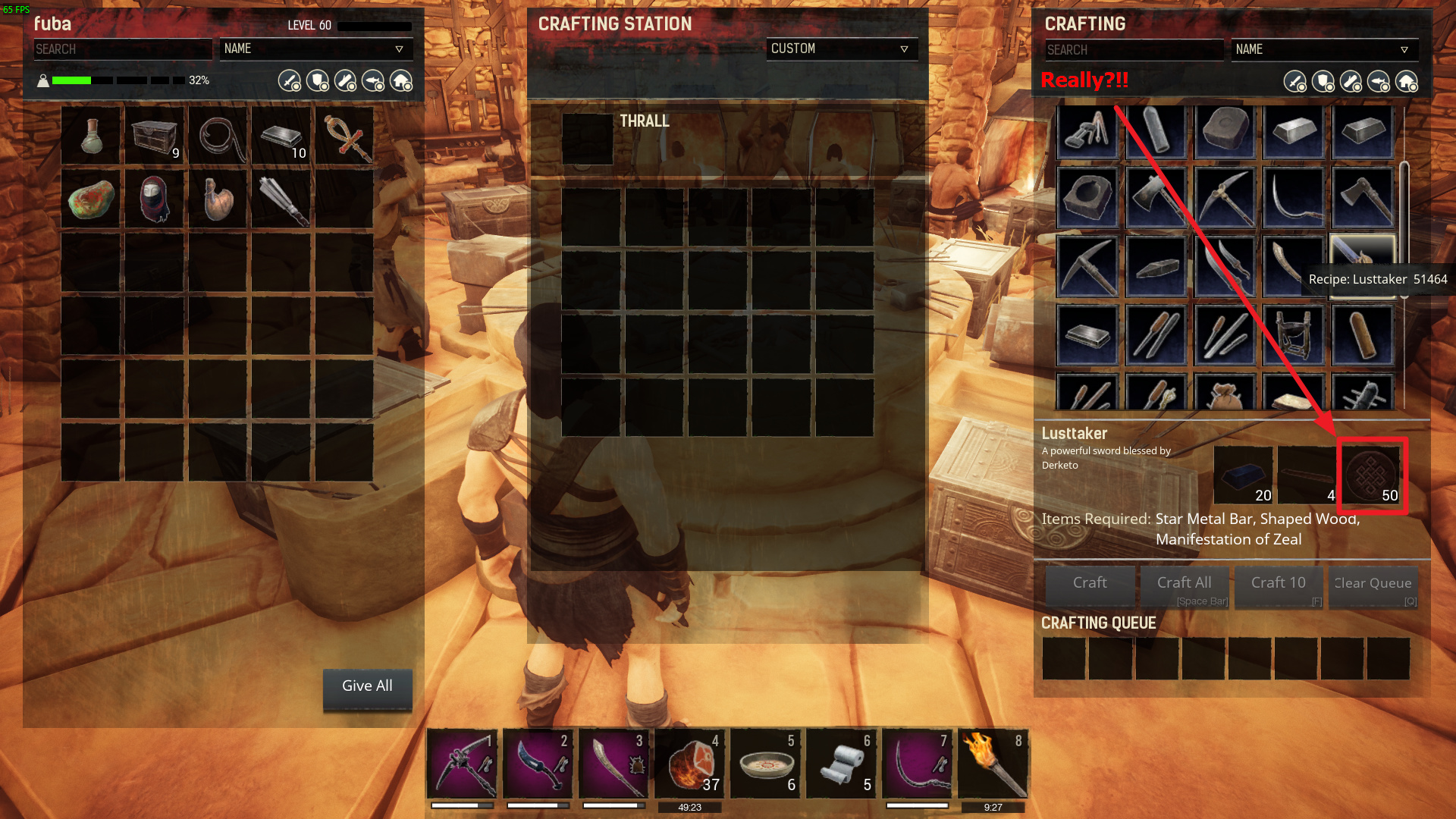Select the bandage roll hotbar slot
Image resolution: width=1456 pixels, height=819 pixels.
[841, 764]
